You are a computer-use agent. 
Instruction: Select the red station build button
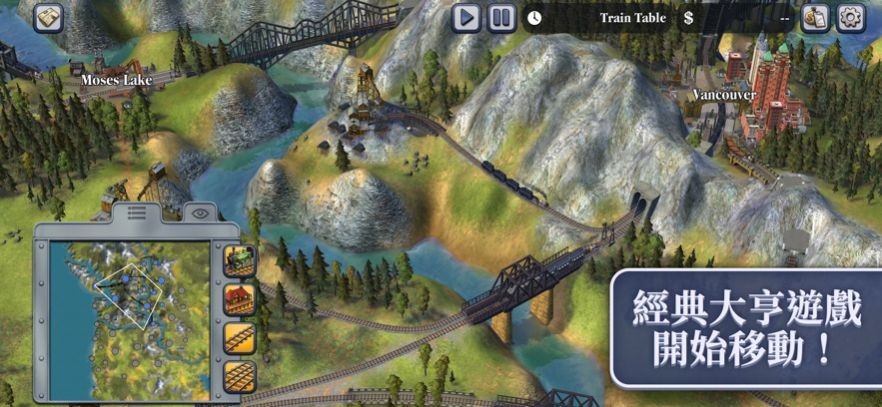click(x=240, y=297)
